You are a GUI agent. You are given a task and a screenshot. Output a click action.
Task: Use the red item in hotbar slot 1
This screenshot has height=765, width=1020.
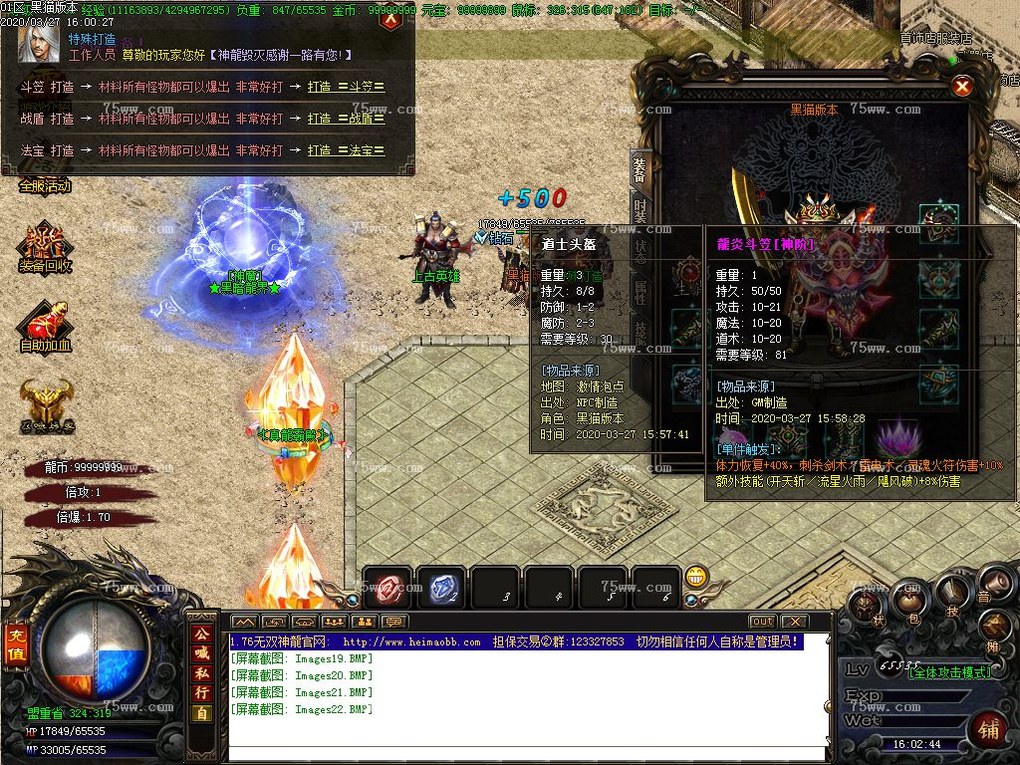387,588
